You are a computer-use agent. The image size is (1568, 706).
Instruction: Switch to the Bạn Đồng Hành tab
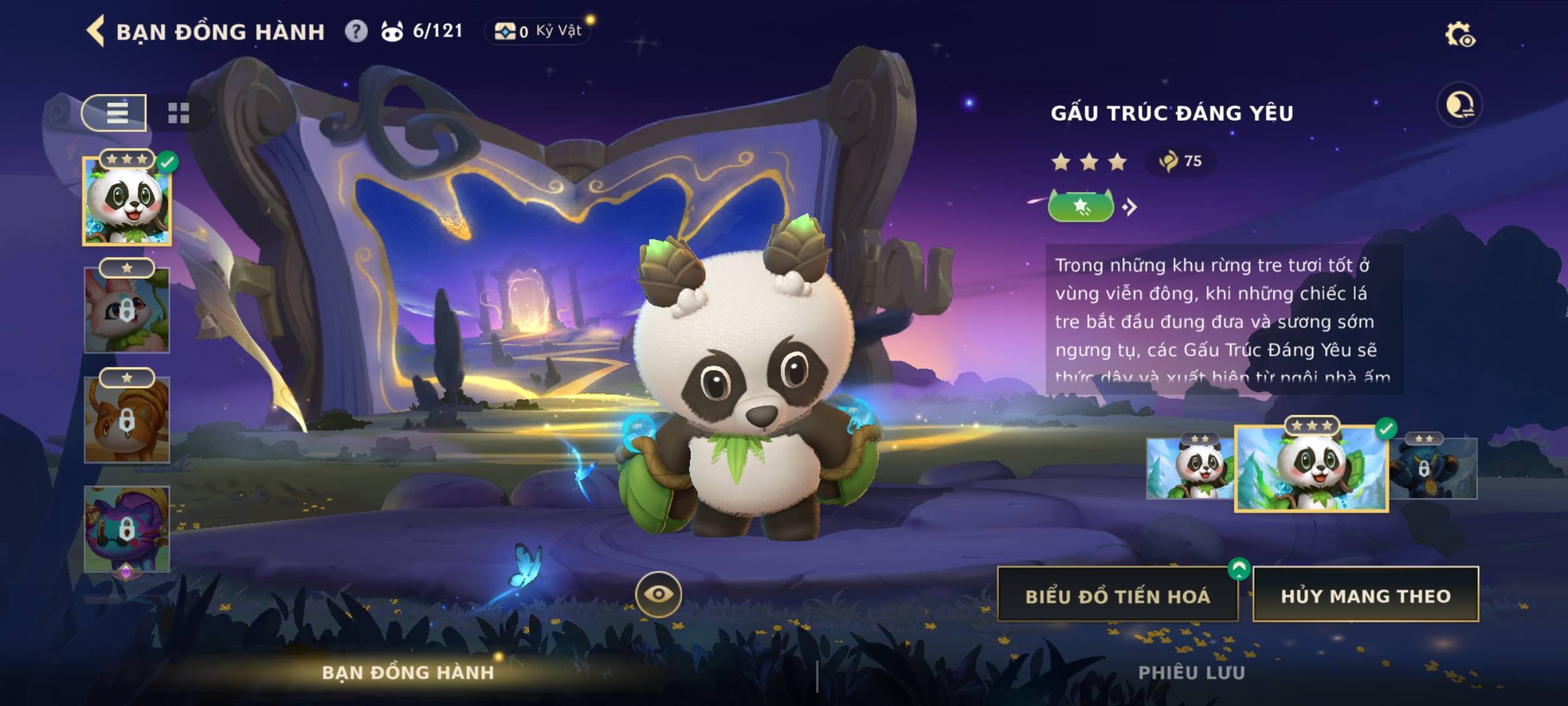pyautogui.click(x=408, y=673)
